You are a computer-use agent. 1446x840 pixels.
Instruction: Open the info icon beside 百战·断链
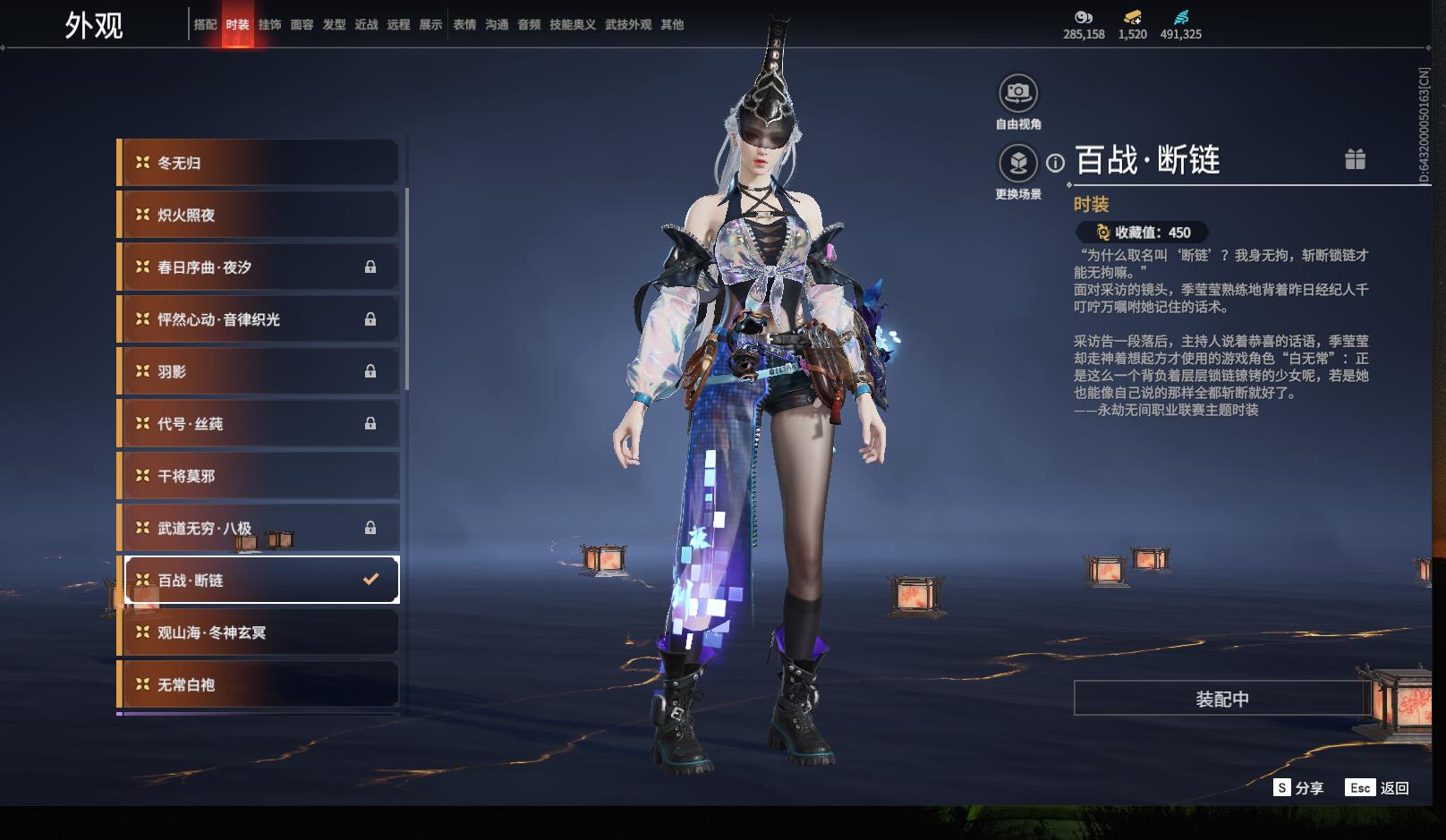(x=1056, y=163)
